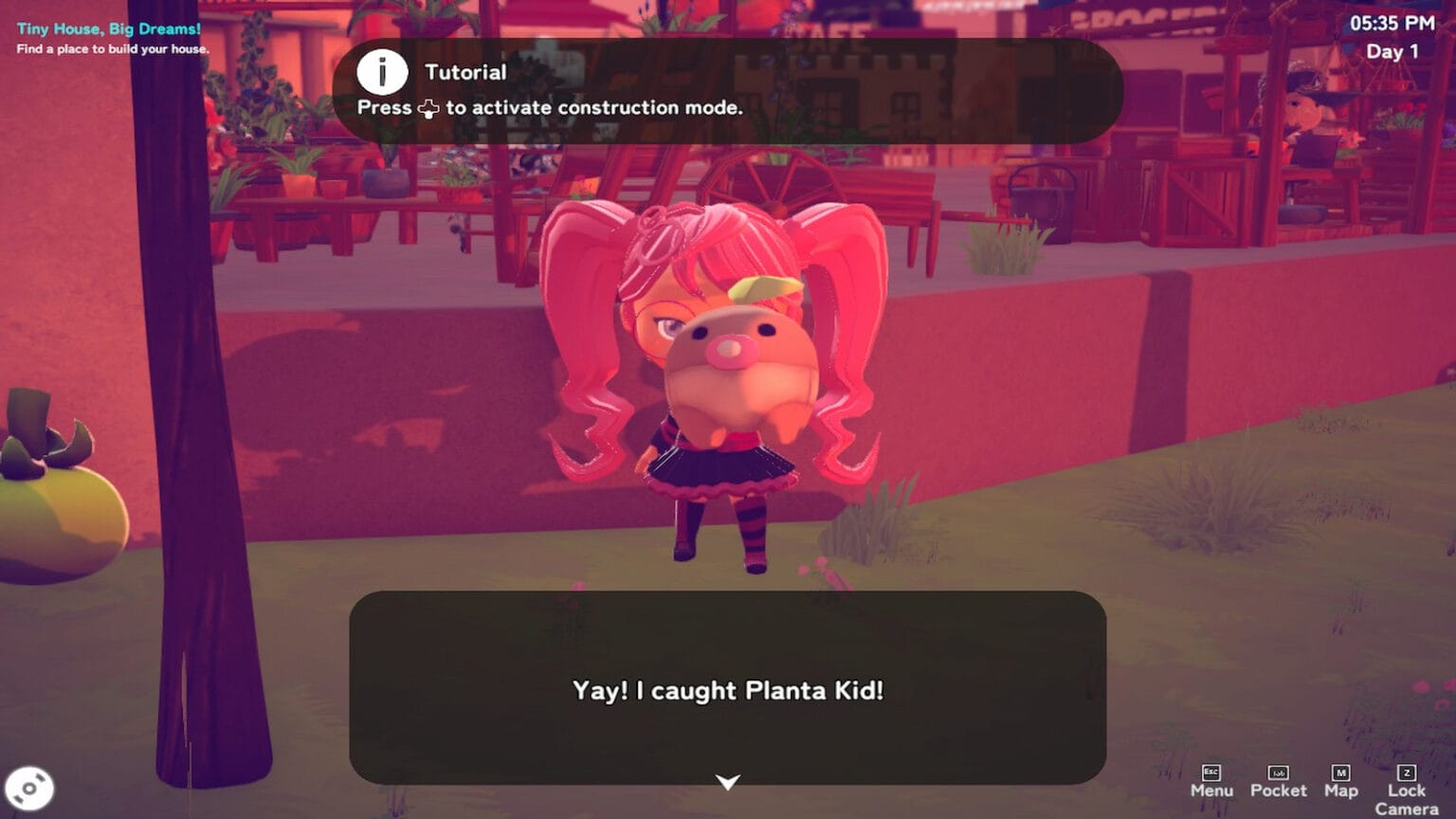Click the Tab key badge above Pocket
This screenshot has height=819, width=1456.
pos(1278,771)
